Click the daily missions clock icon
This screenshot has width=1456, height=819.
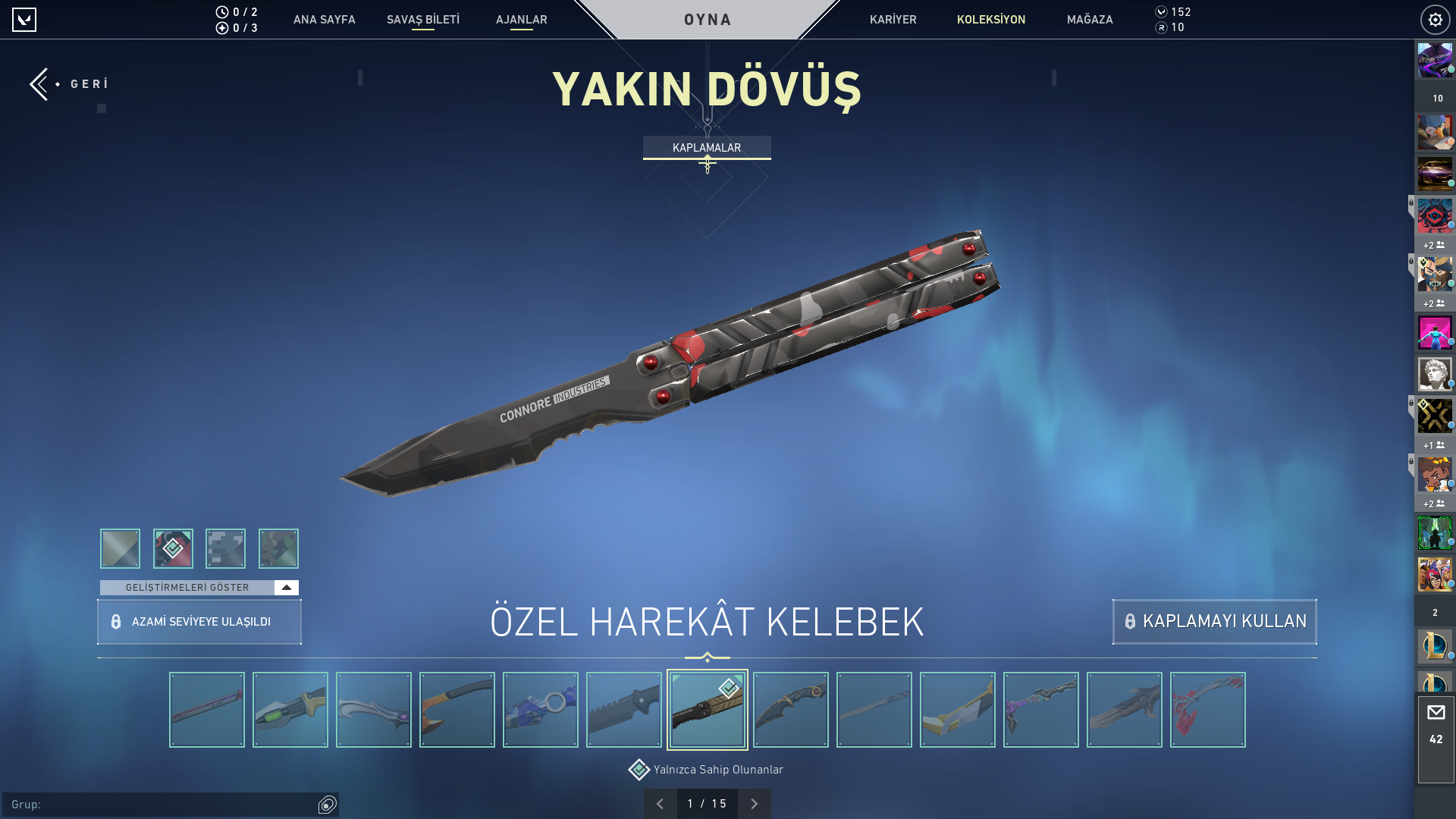tap(221, 12)
